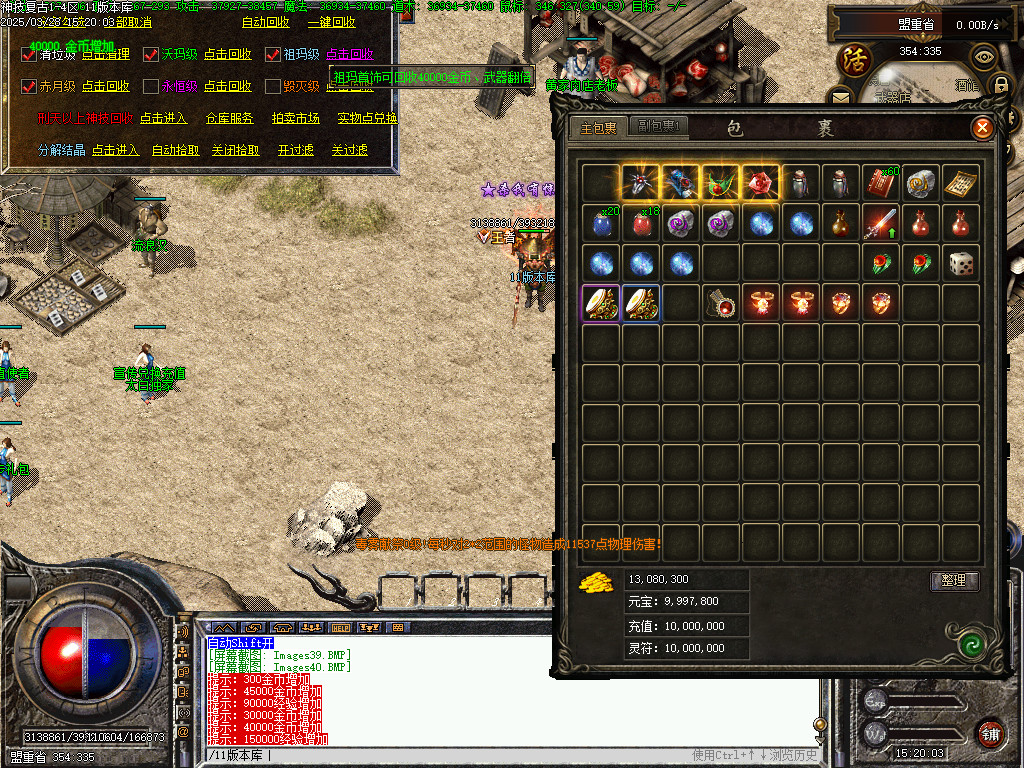Open the 拍卖市场 auction market
The width and height of the screenshot is (1024, 768).
(x=295, y=118)
